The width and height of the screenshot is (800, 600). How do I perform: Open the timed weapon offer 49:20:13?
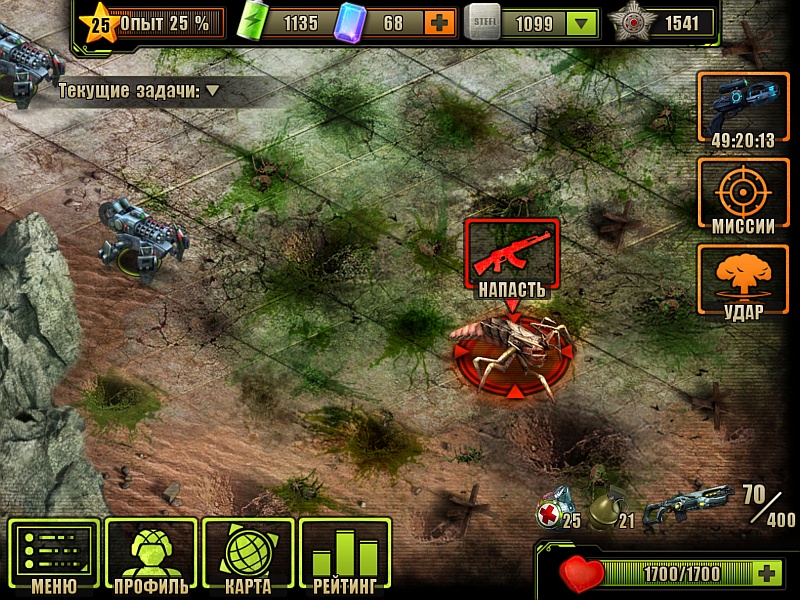pyautogui.click(x=743, y=111)
